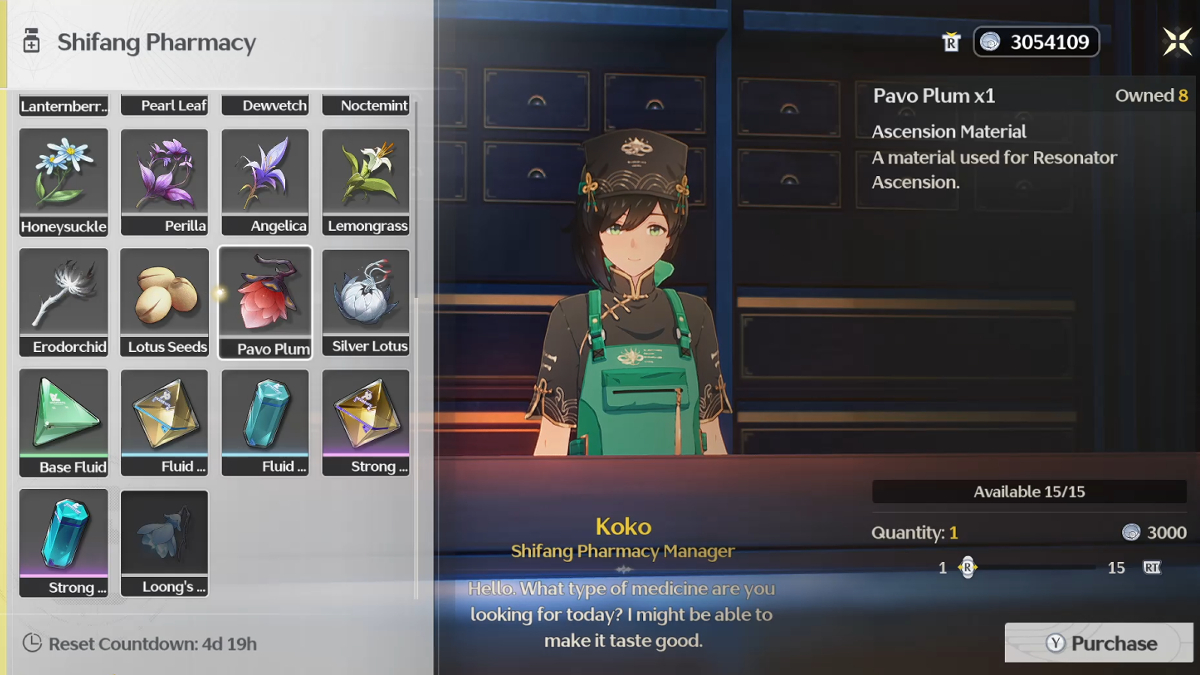Select the Erodorchid item slot
Screen dimensions: 1200x675
pos(64,302)
